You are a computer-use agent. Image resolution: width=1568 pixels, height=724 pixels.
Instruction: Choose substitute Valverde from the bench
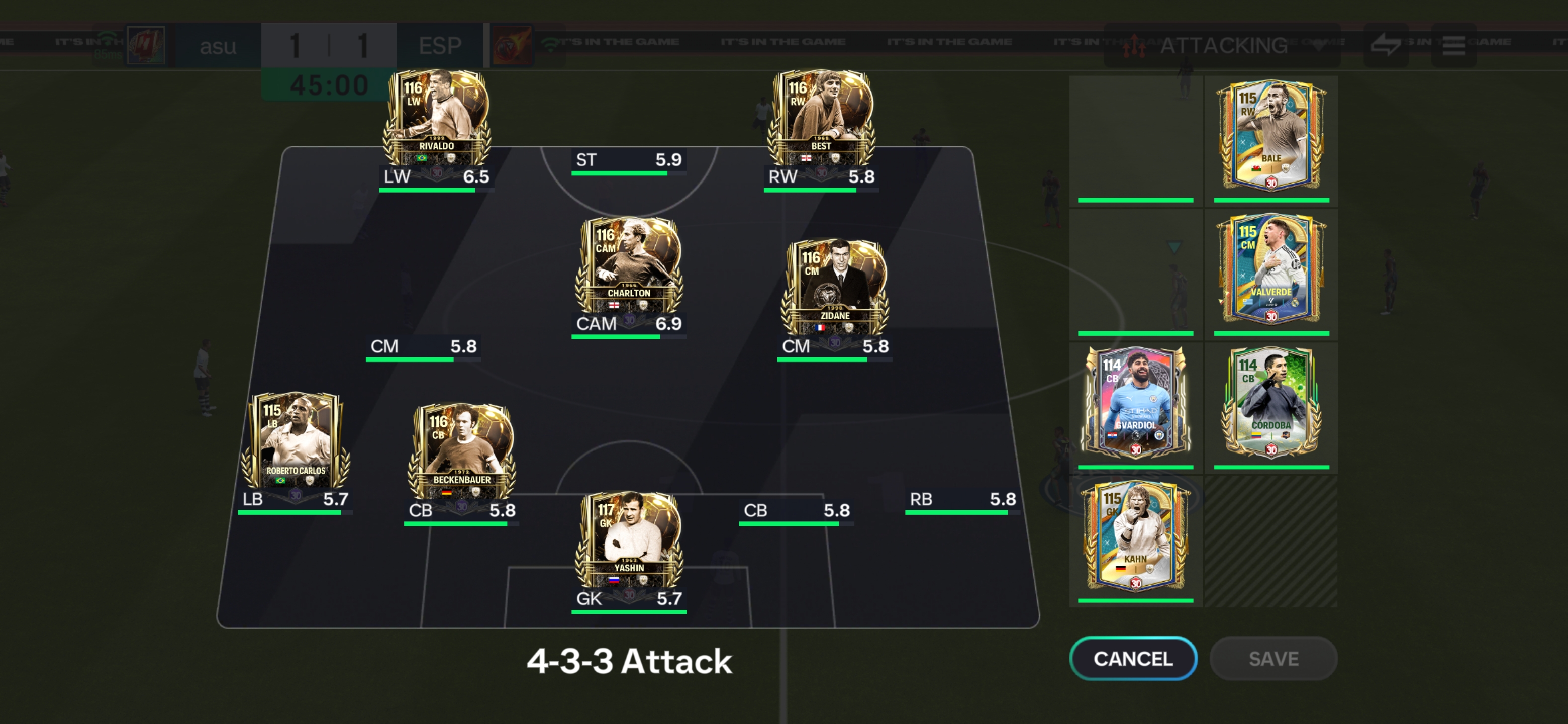pos(1271,270)
